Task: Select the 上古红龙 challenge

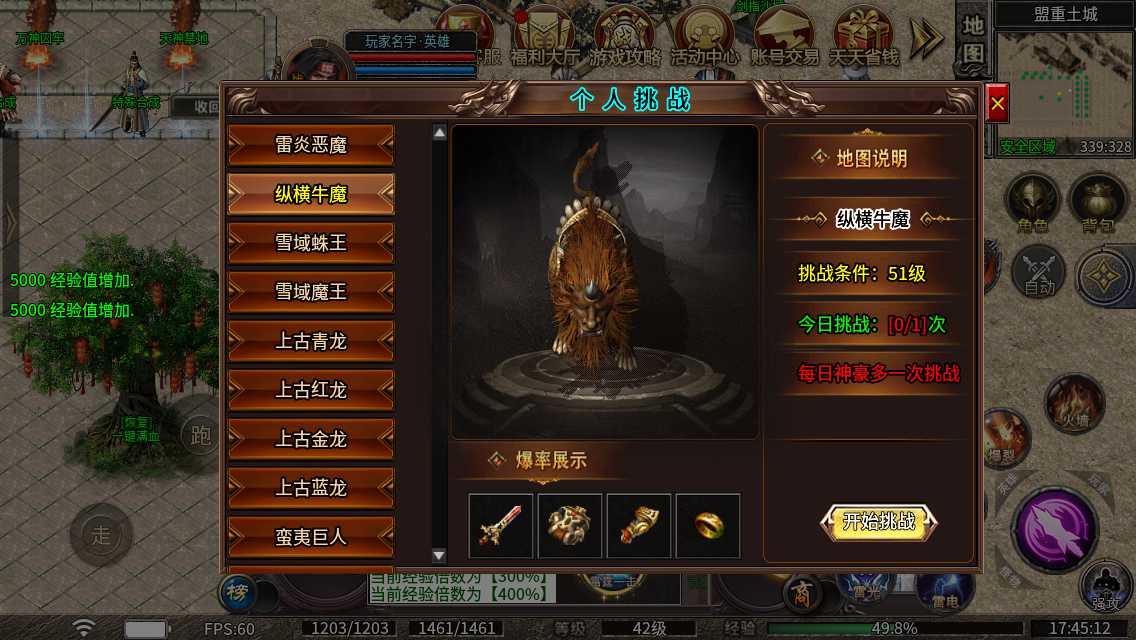Action: pyautogui.click(x=311, y=390)
